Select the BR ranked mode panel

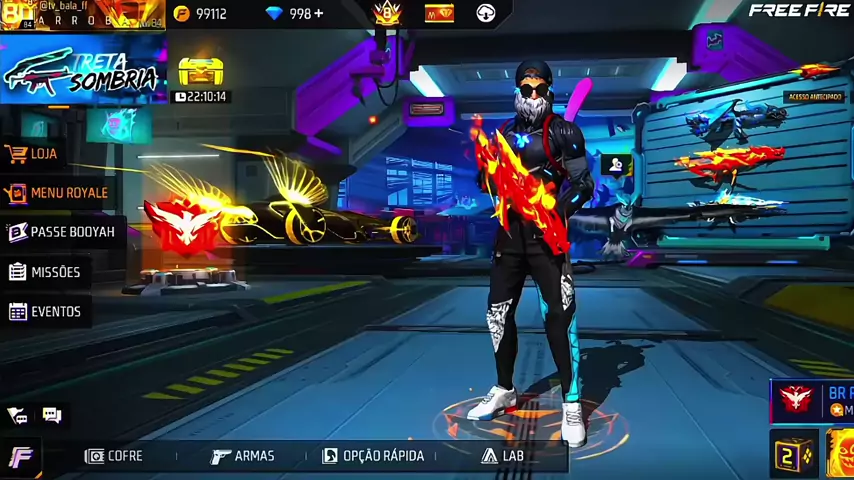[812, 400]
